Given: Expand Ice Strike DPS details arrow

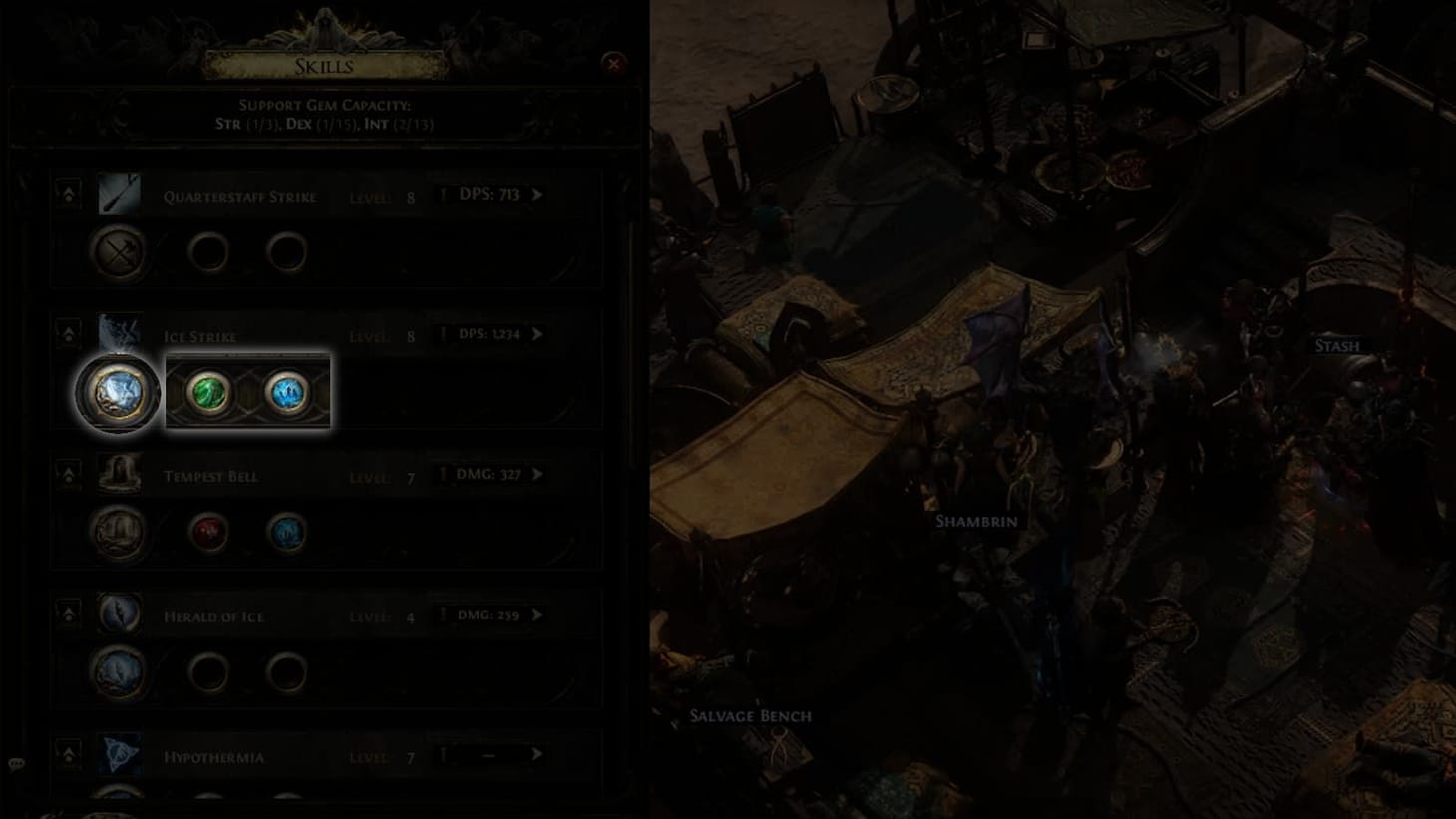Looking at the screenshot, I should click(x=536, y=334).
